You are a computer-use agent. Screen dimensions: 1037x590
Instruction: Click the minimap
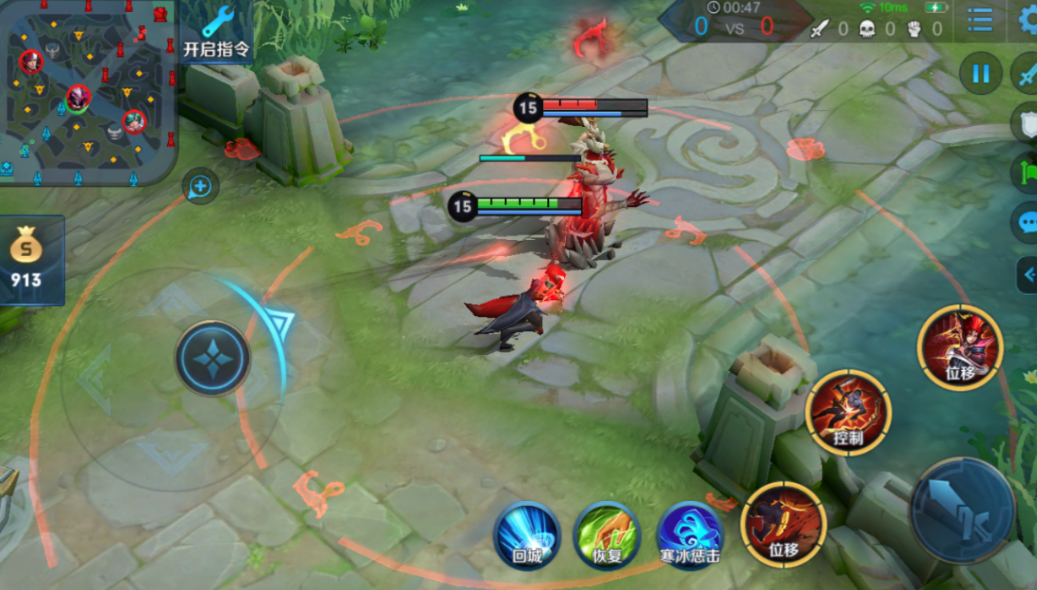(x=88, y=92)
